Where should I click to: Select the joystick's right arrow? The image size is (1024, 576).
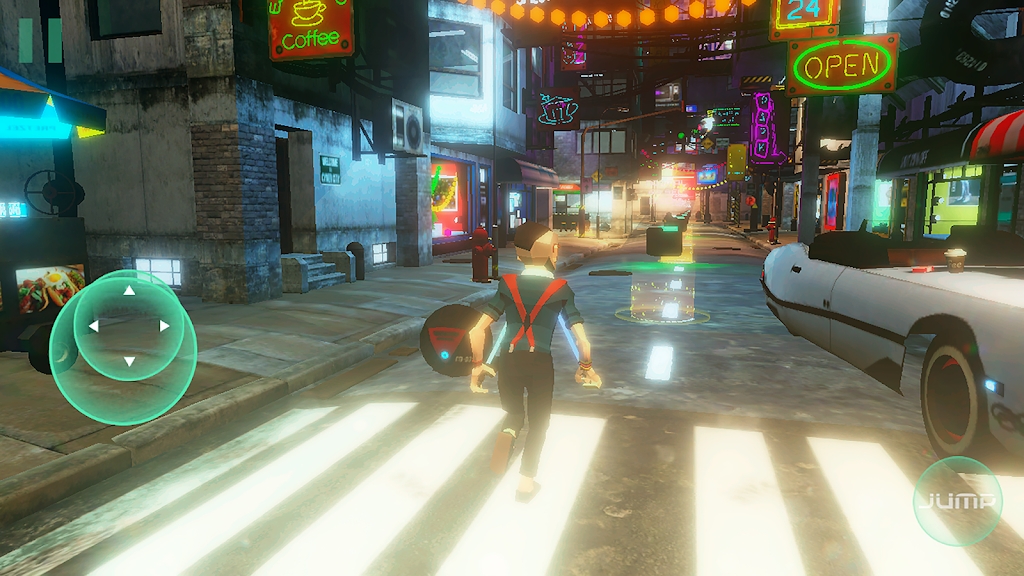(x=164, y=326)
